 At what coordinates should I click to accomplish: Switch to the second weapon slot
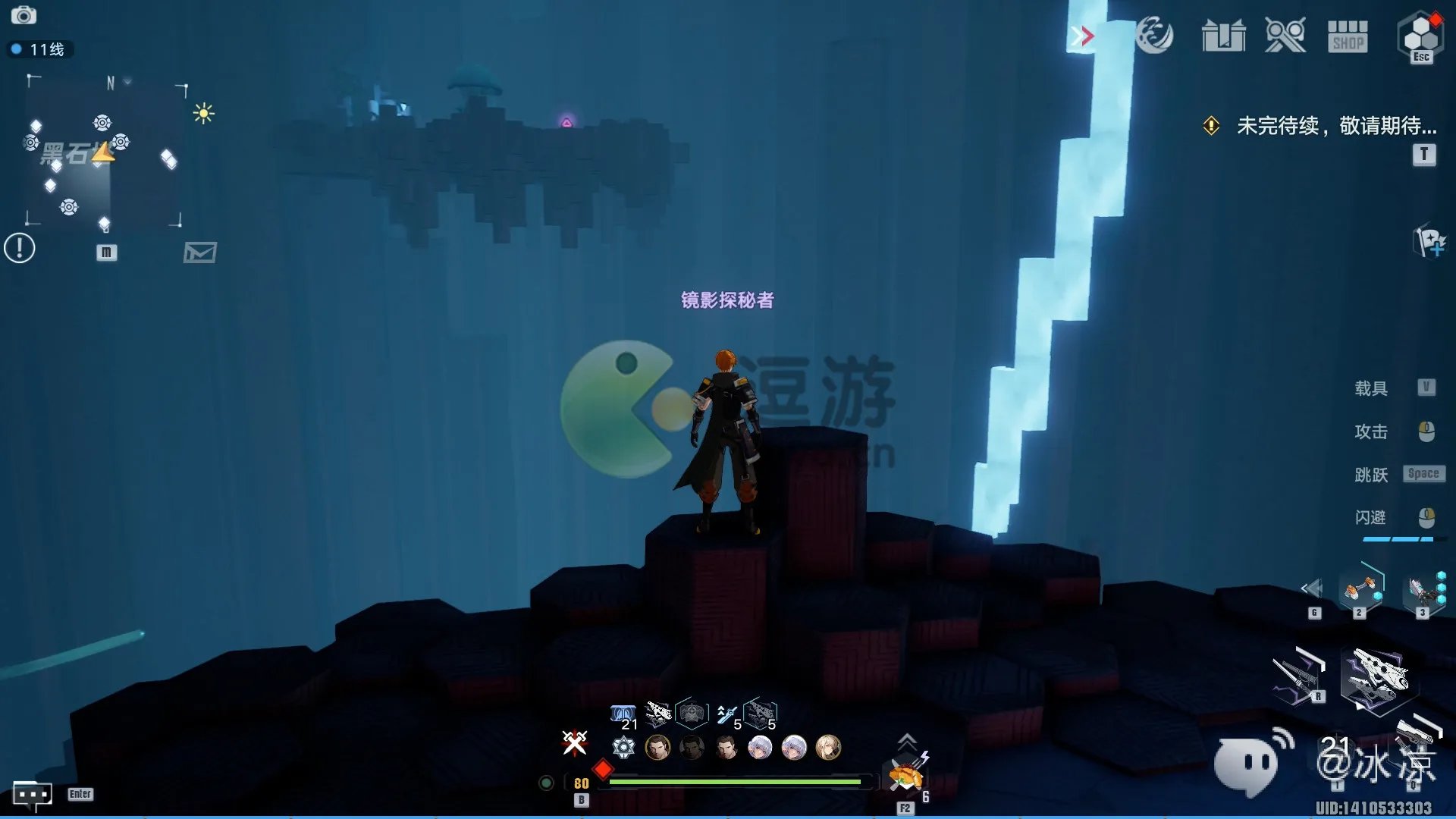pyautogui.click(x=1361, y=589)
